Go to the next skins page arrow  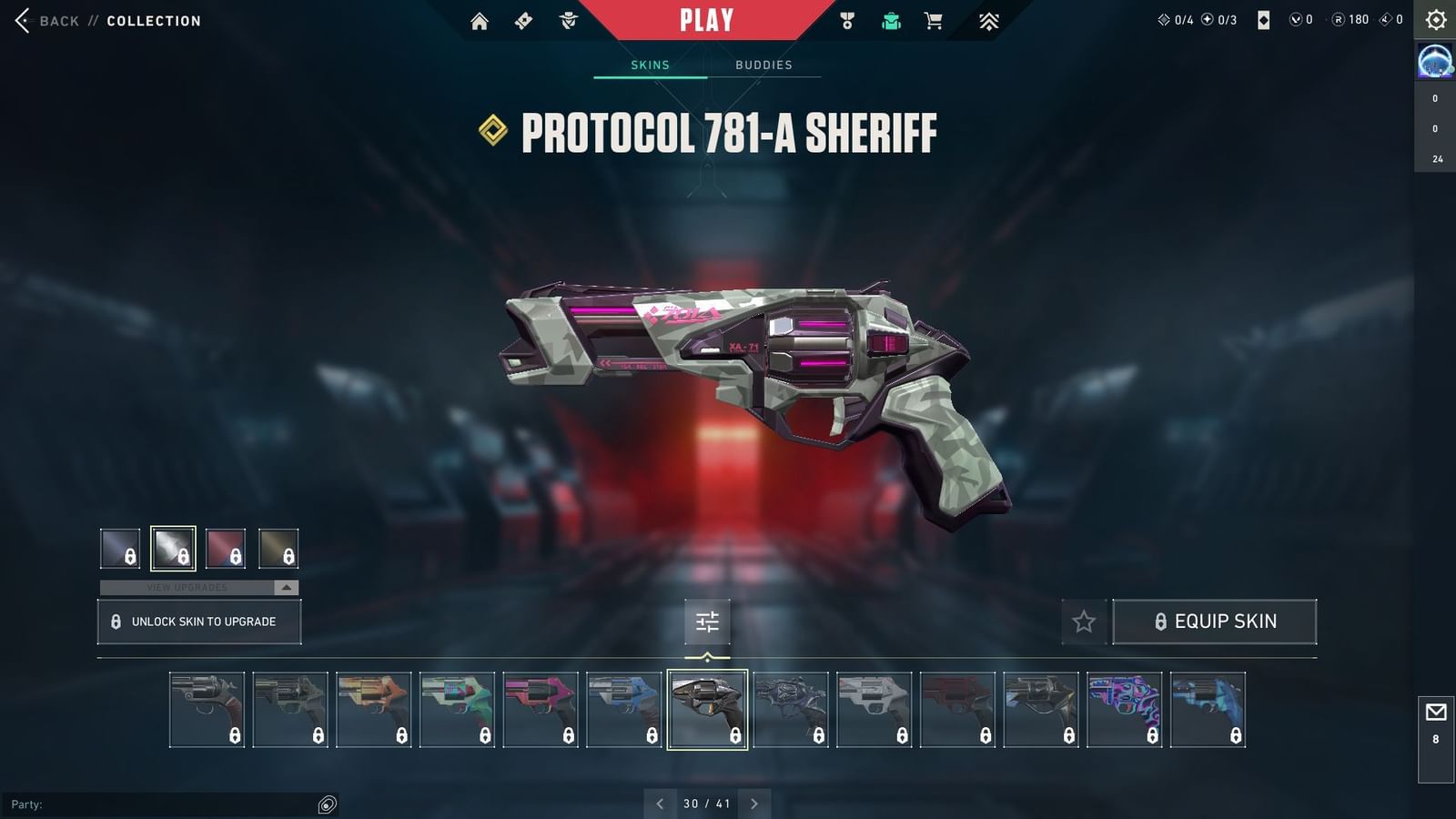(753, 804)
